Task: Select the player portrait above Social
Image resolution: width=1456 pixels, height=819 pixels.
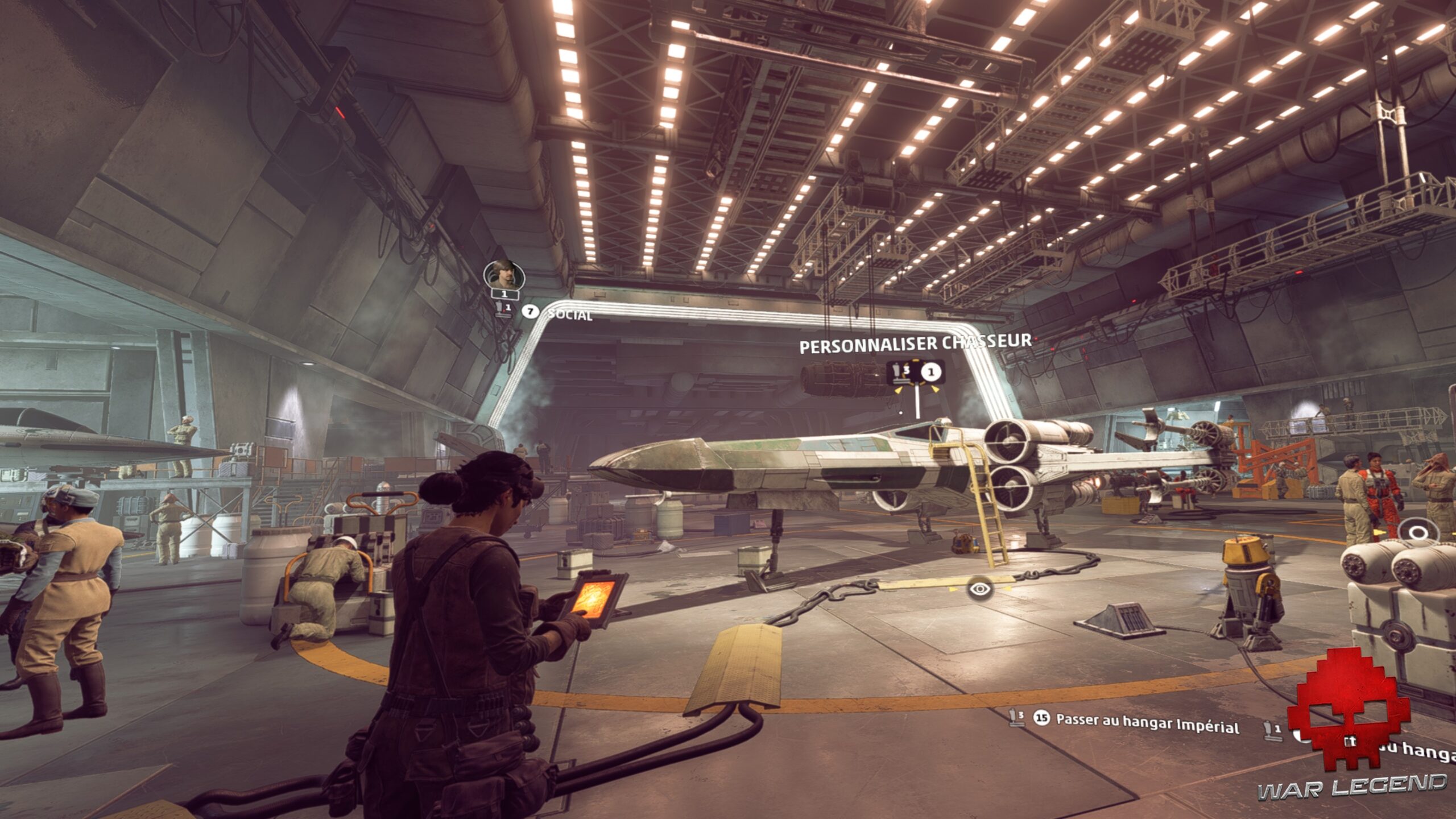Action: click(x=504, y=275)
